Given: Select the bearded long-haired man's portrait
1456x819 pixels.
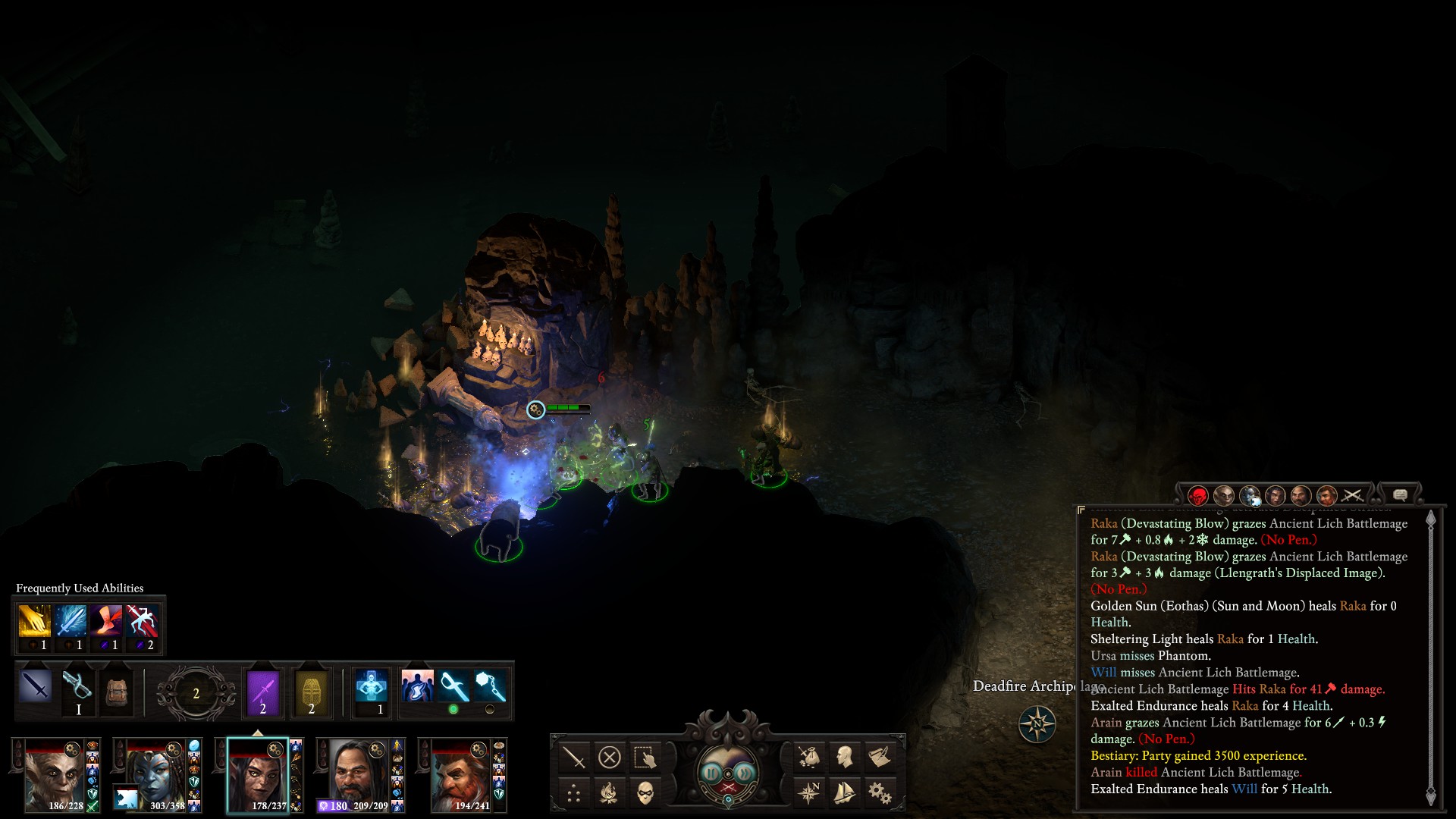Looking at the screenshot, I should tap(359, 773).
